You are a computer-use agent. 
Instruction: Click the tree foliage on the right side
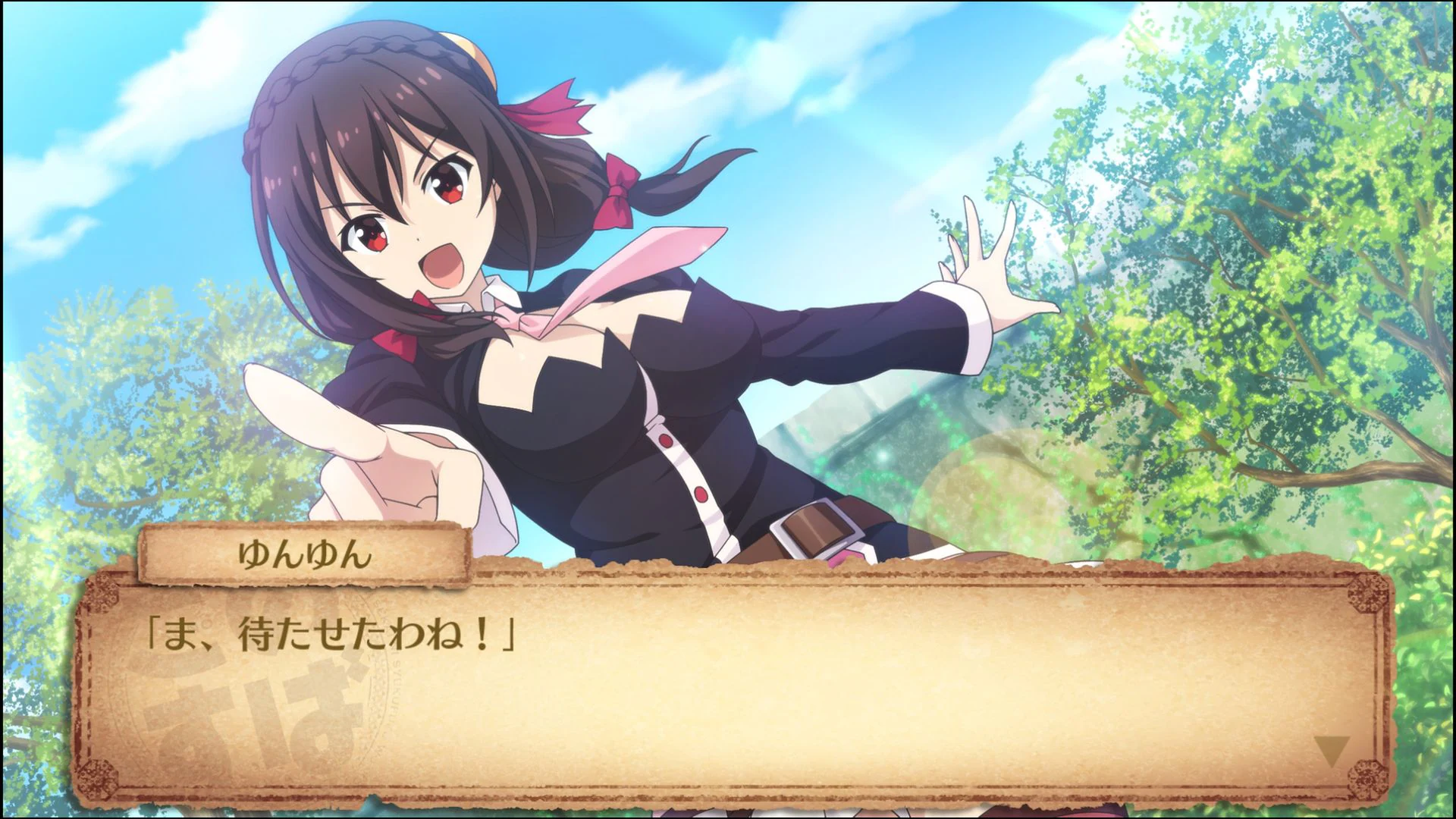tap(1289, 227)
